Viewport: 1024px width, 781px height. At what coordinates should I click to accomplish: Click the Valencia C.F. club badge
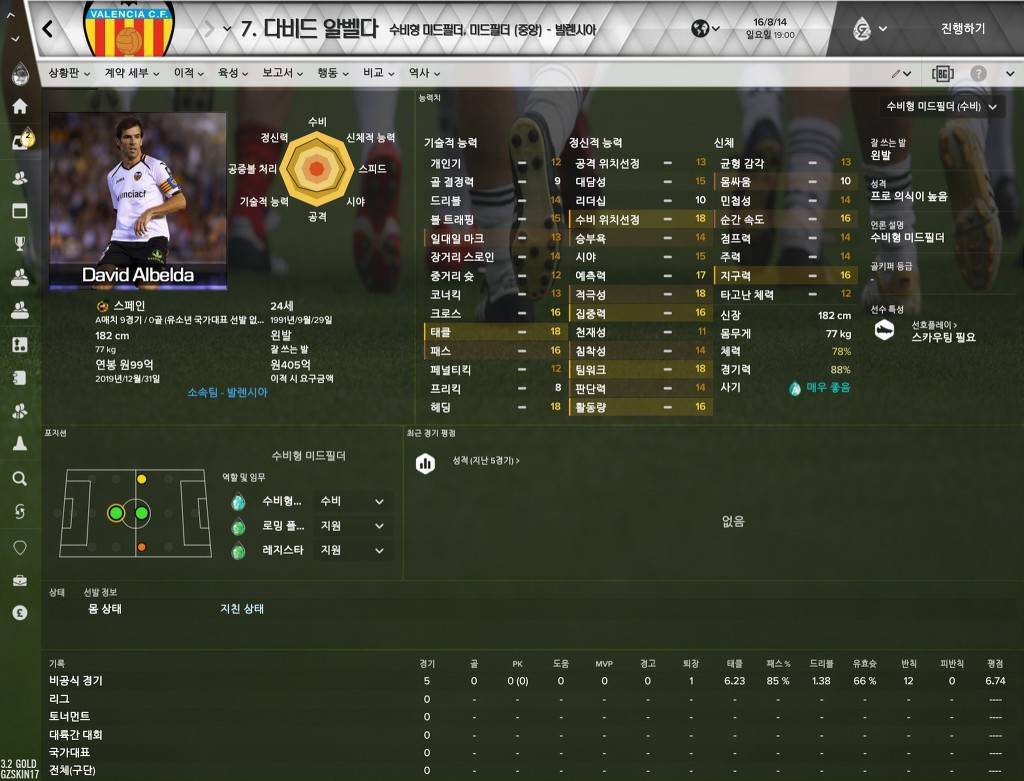[x=127, y=29]
